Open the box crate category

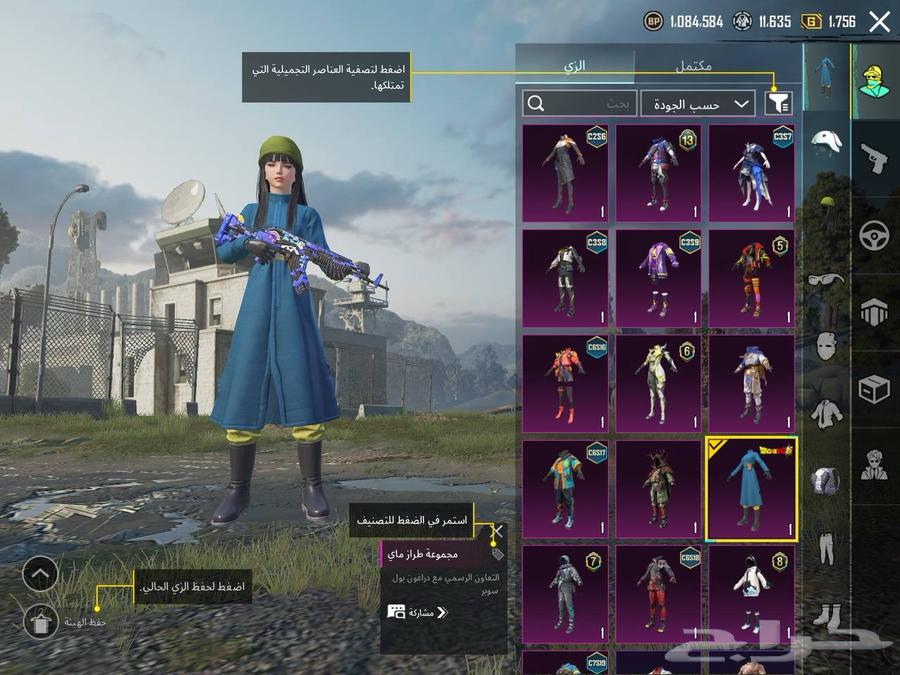tap(874, 389)
